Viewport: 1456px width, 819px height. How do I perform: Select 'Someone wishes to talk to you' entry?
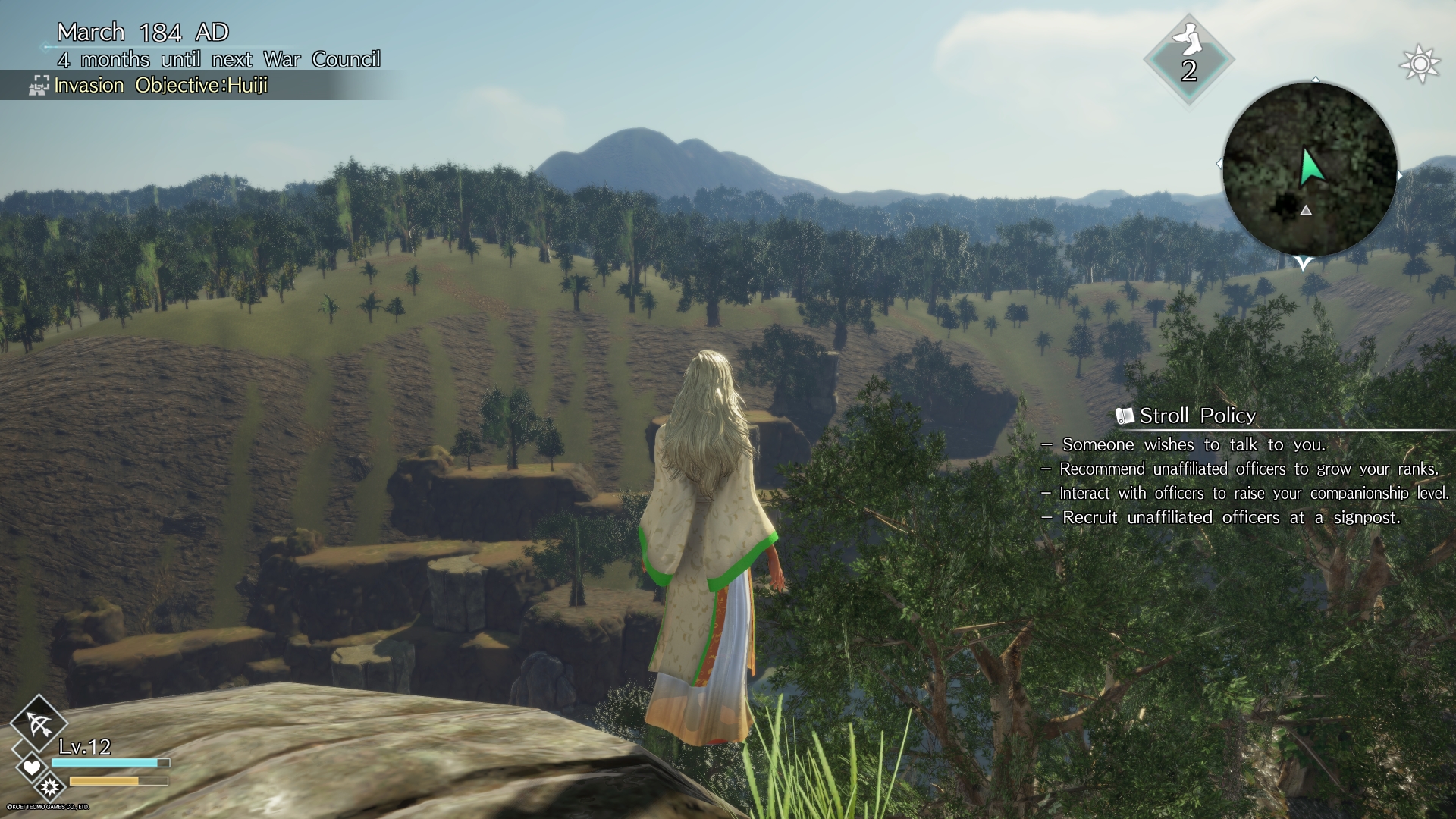pyautogui.click(x=1194, y=445)
